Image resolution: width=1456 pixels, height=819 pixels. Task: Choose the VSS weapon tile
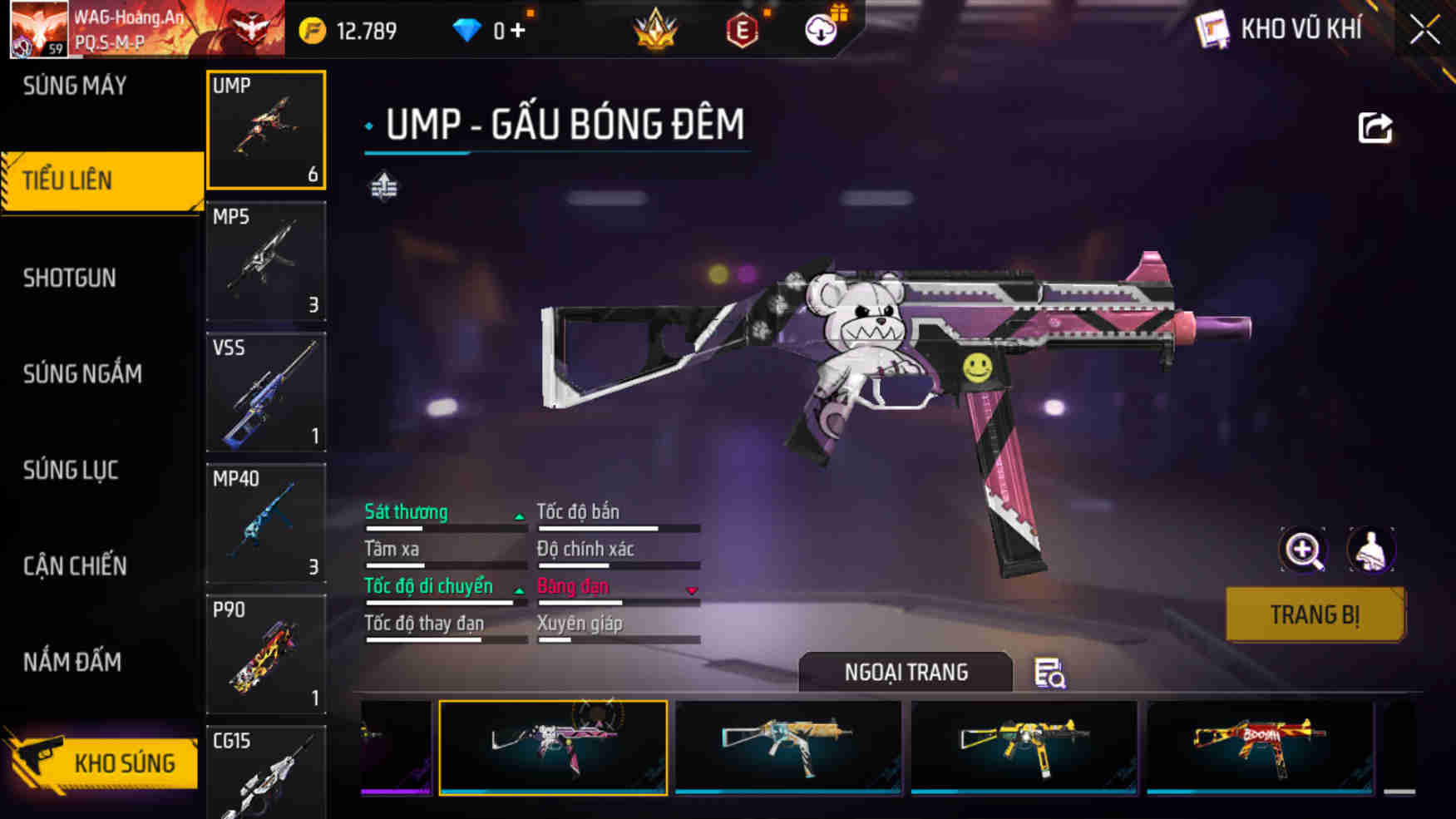pos(266,392)
